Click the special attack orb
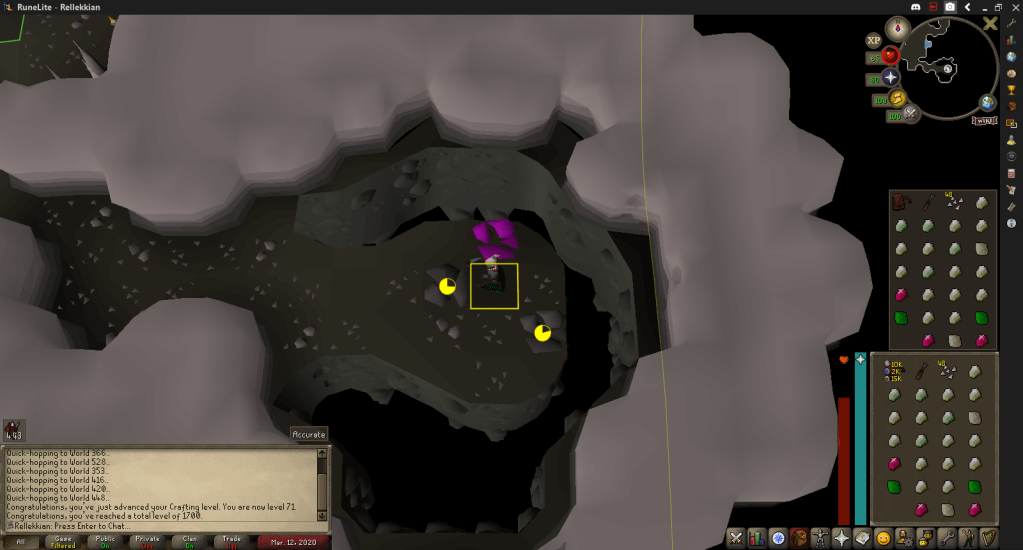This screenshot has height=550, width=1023. point(913,114)
